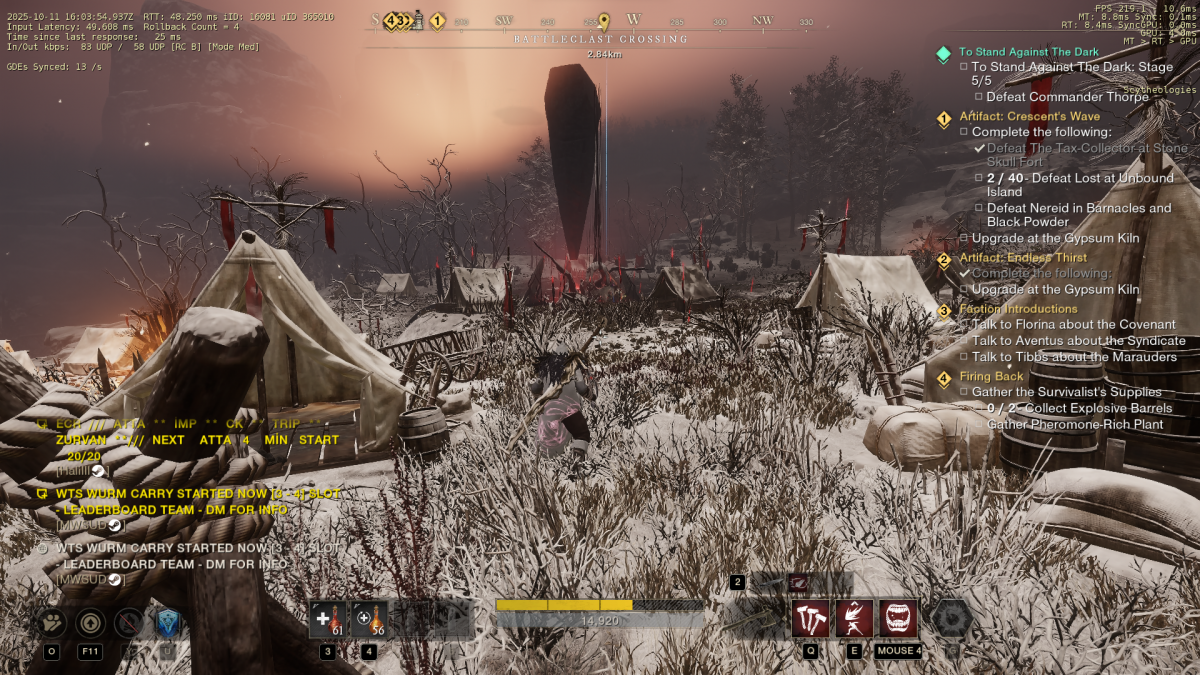The width and height of the screenshot is (1200, 675).
Task: Activate the fanged roar ability icon
Action: (898, 619)
